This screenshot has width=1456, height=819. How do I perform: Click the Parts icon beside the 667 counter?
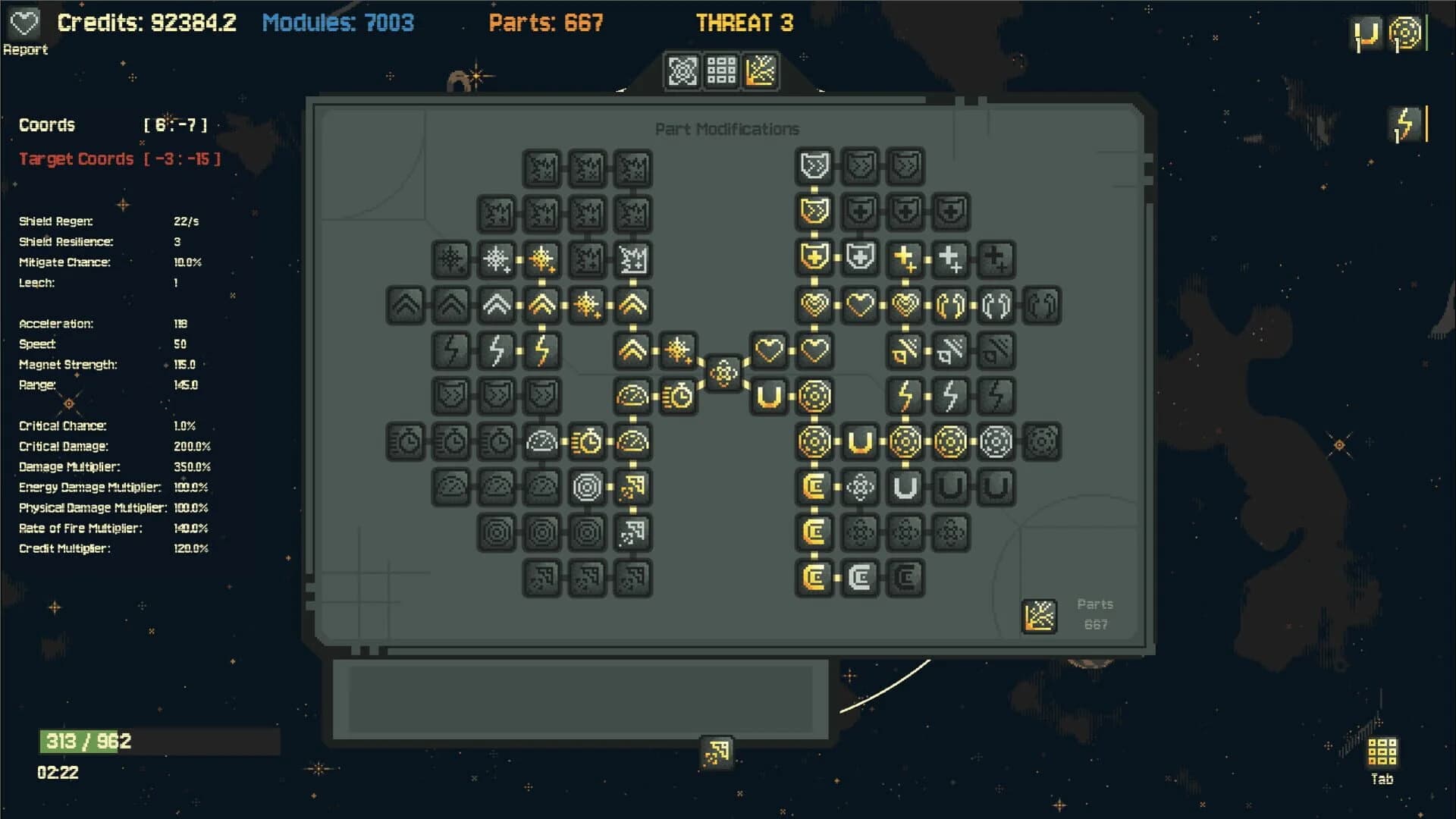(1039, 616)
